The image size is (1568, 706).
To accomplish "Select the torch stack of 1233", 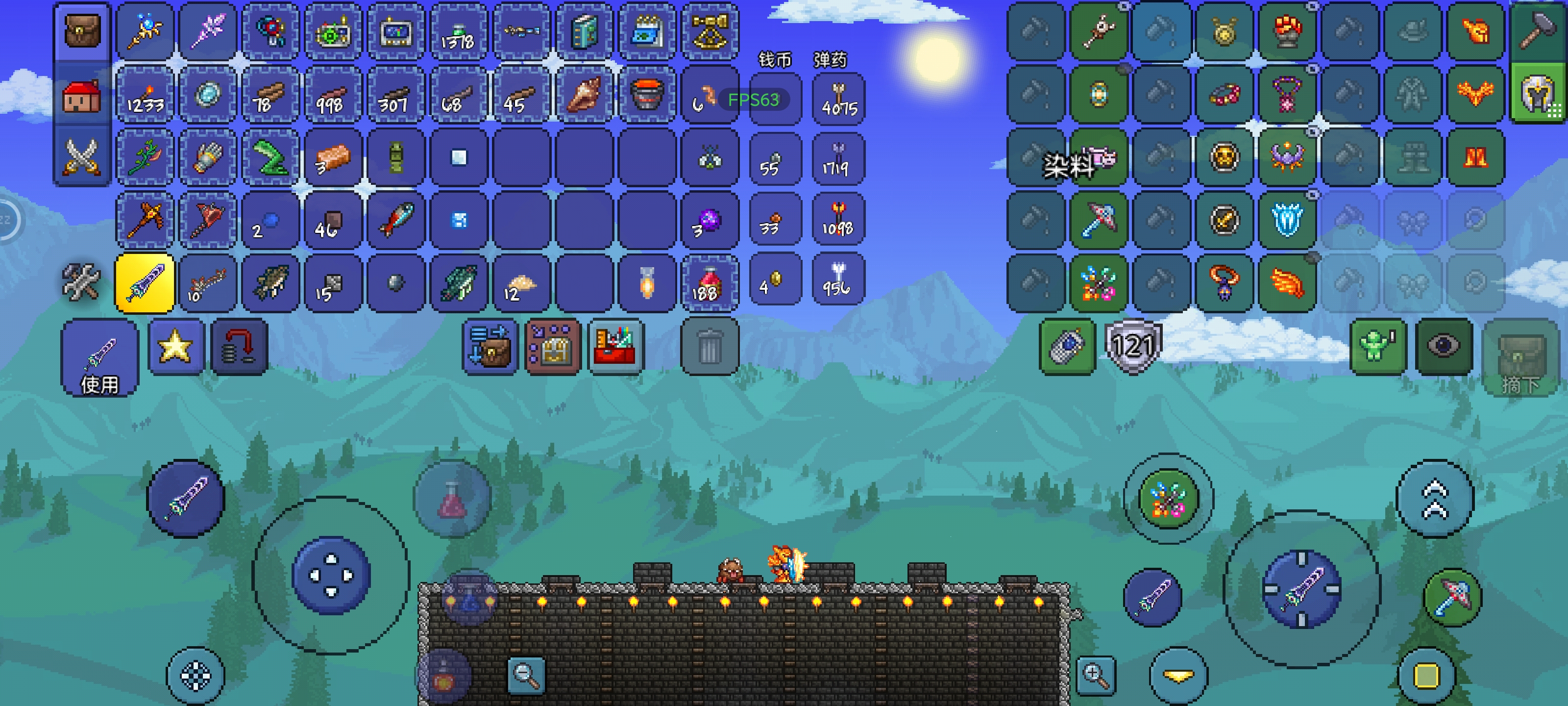I will click(145, 95).
